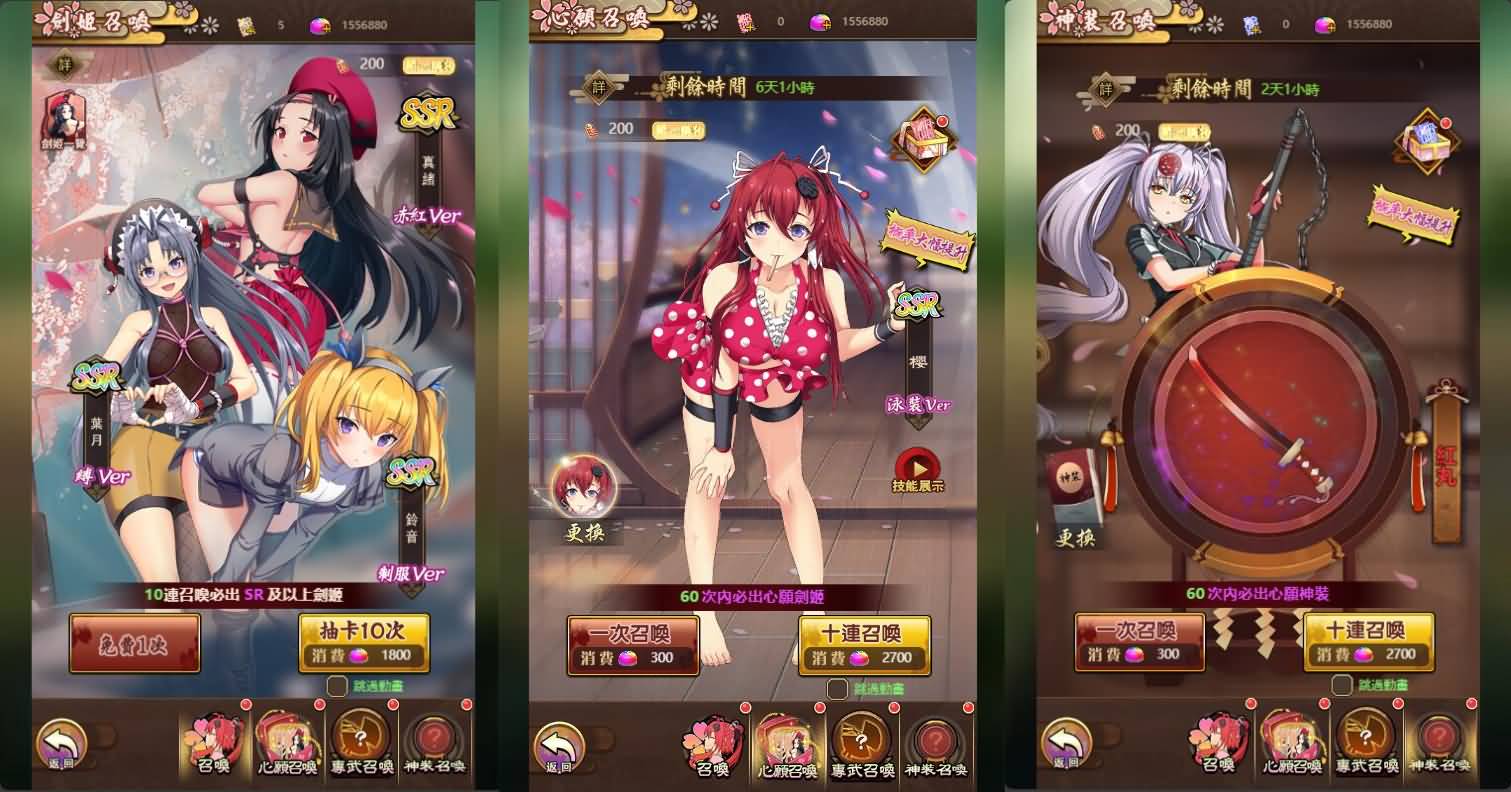Do 一次召喚 on the 心願召喚 screen
The width and height of the screenshot is (1511, 792).
[x=632, y=645]
